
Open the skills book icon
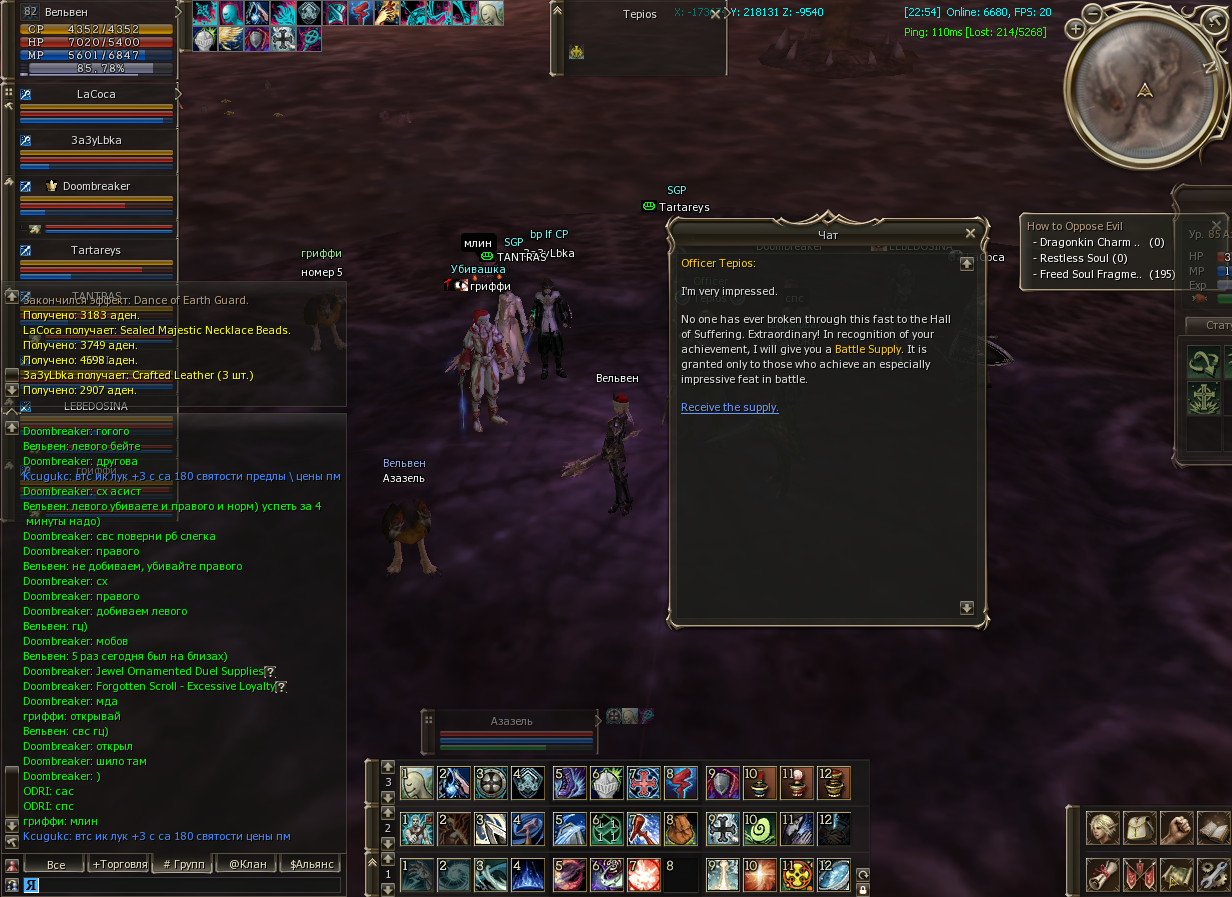(1212, 828)
